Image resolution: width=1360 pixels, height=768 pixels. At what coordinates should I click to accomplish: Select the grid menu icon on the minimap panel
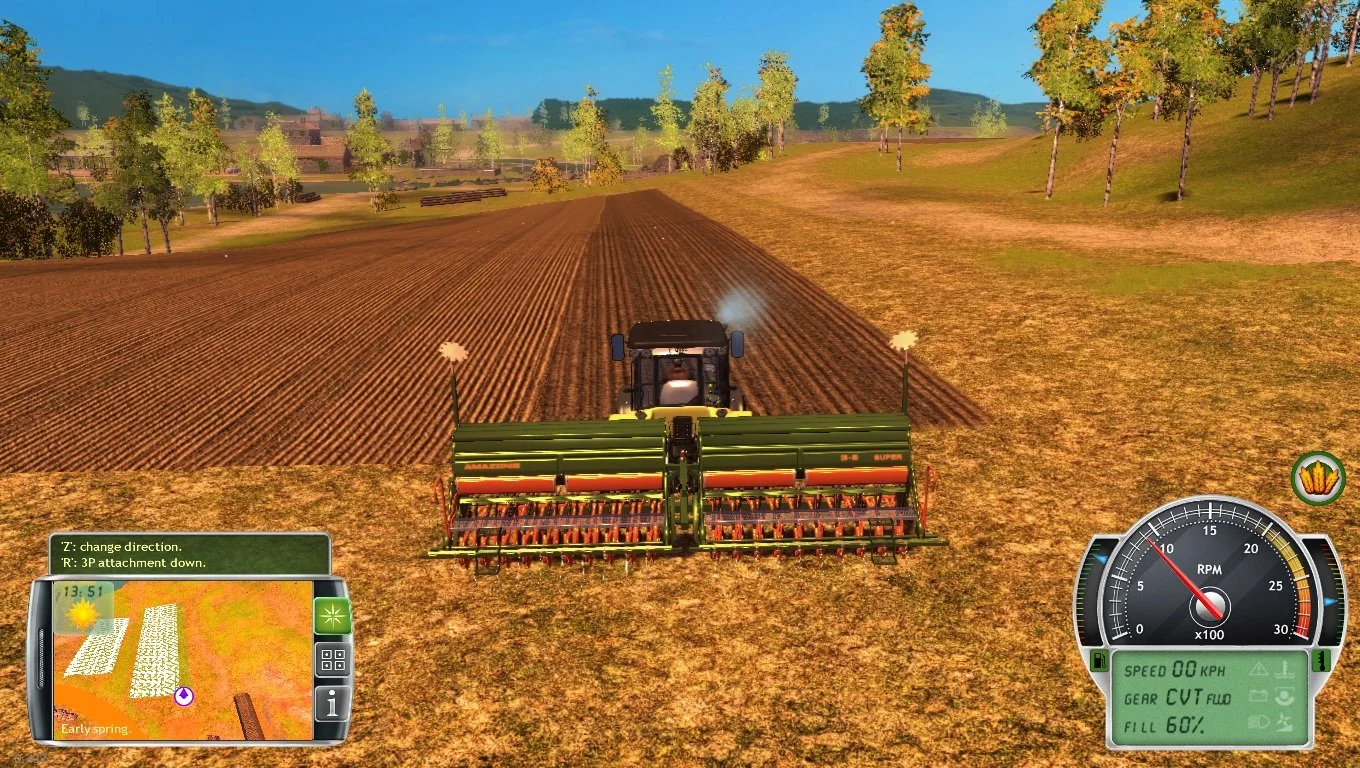click(333, 660)
